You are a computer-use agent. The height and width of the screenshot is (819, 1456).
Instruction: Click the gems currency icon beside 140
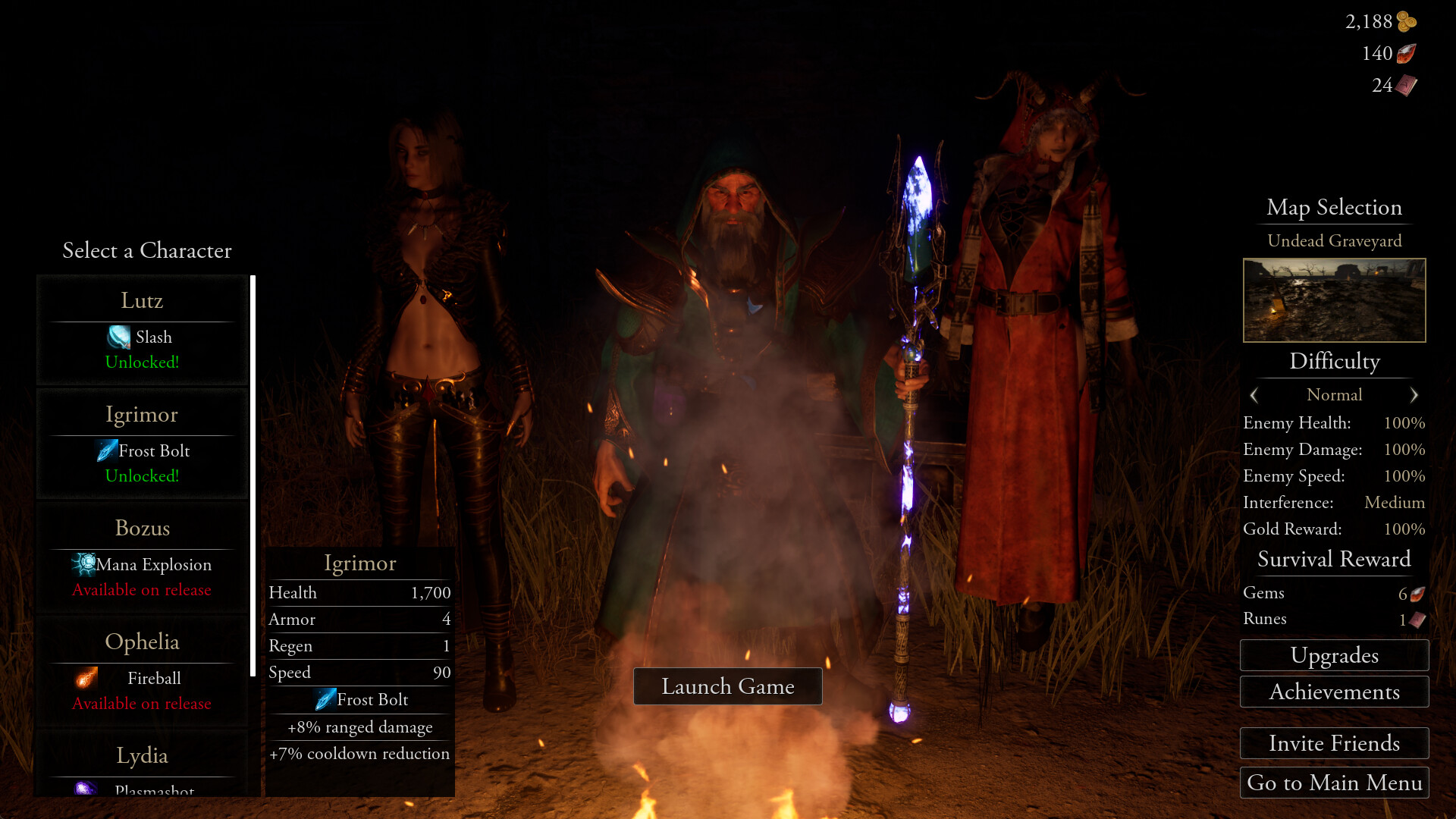coord(1407,53)
